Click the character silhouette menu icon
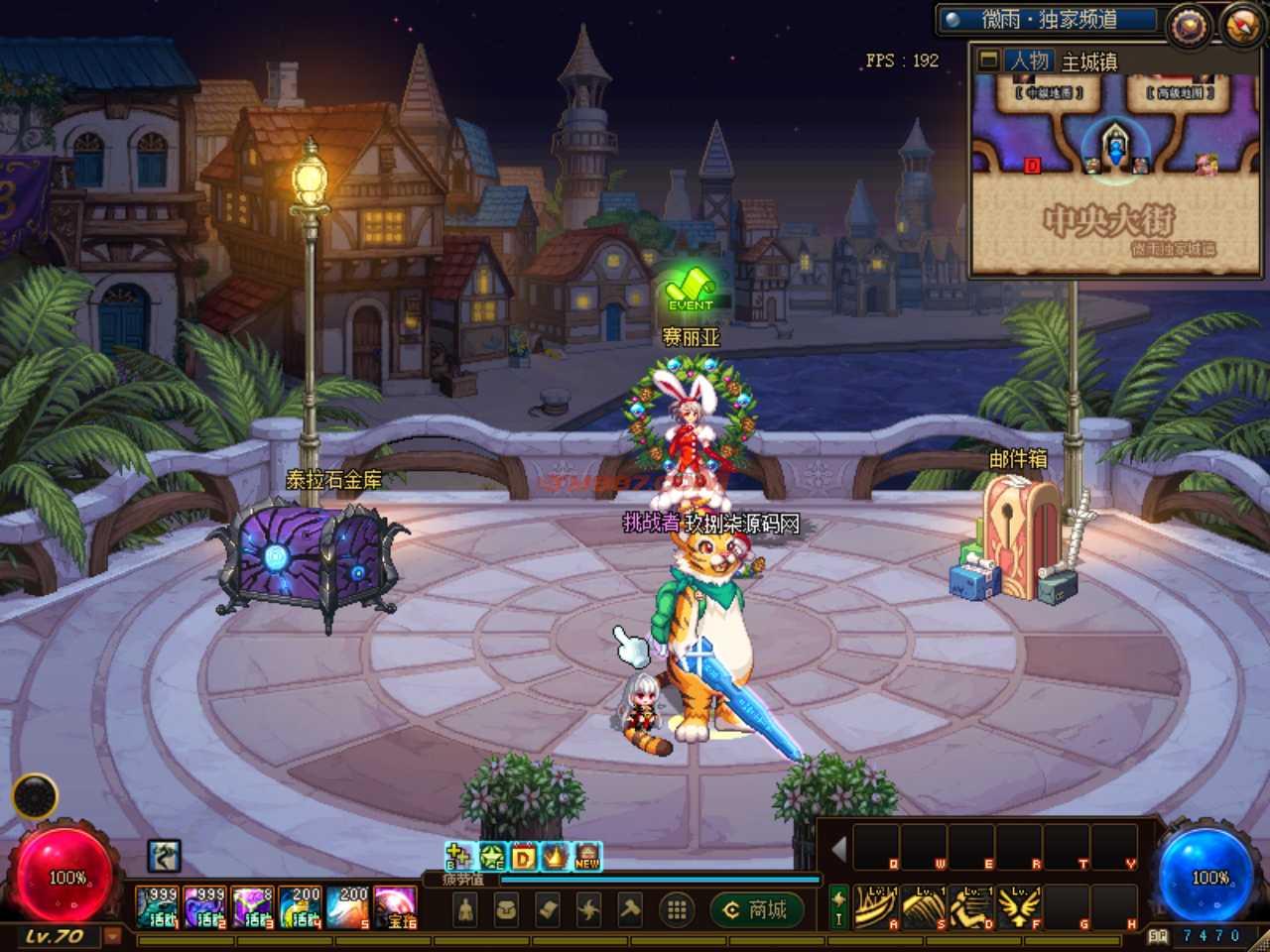The width and height of the screenshot is (1270, 952). click(x=464, y=909)
